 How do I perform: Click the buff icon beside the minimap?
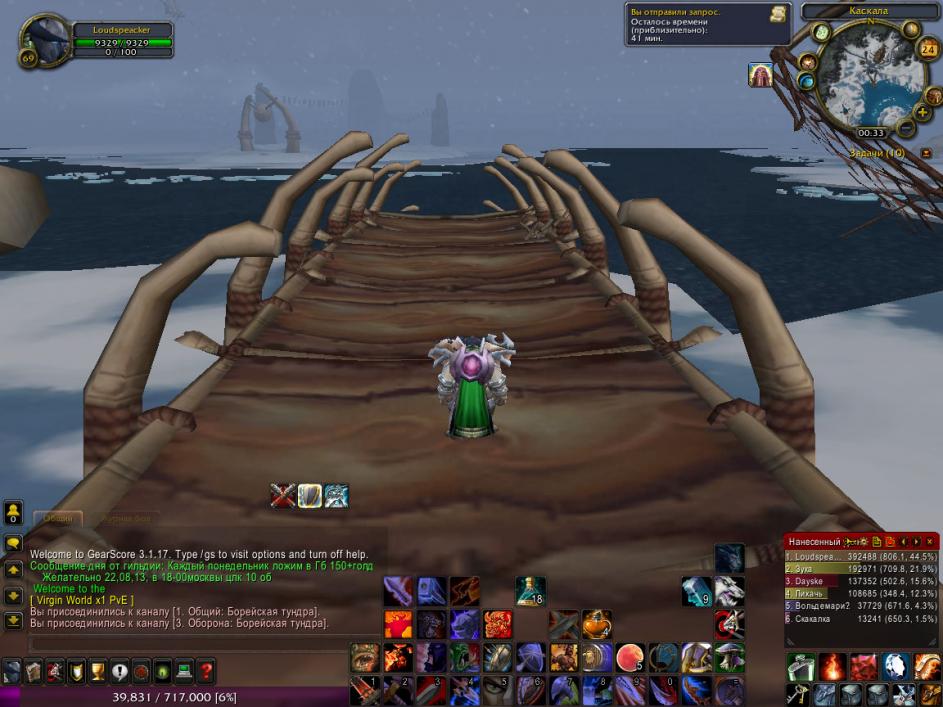pos(760,75)
